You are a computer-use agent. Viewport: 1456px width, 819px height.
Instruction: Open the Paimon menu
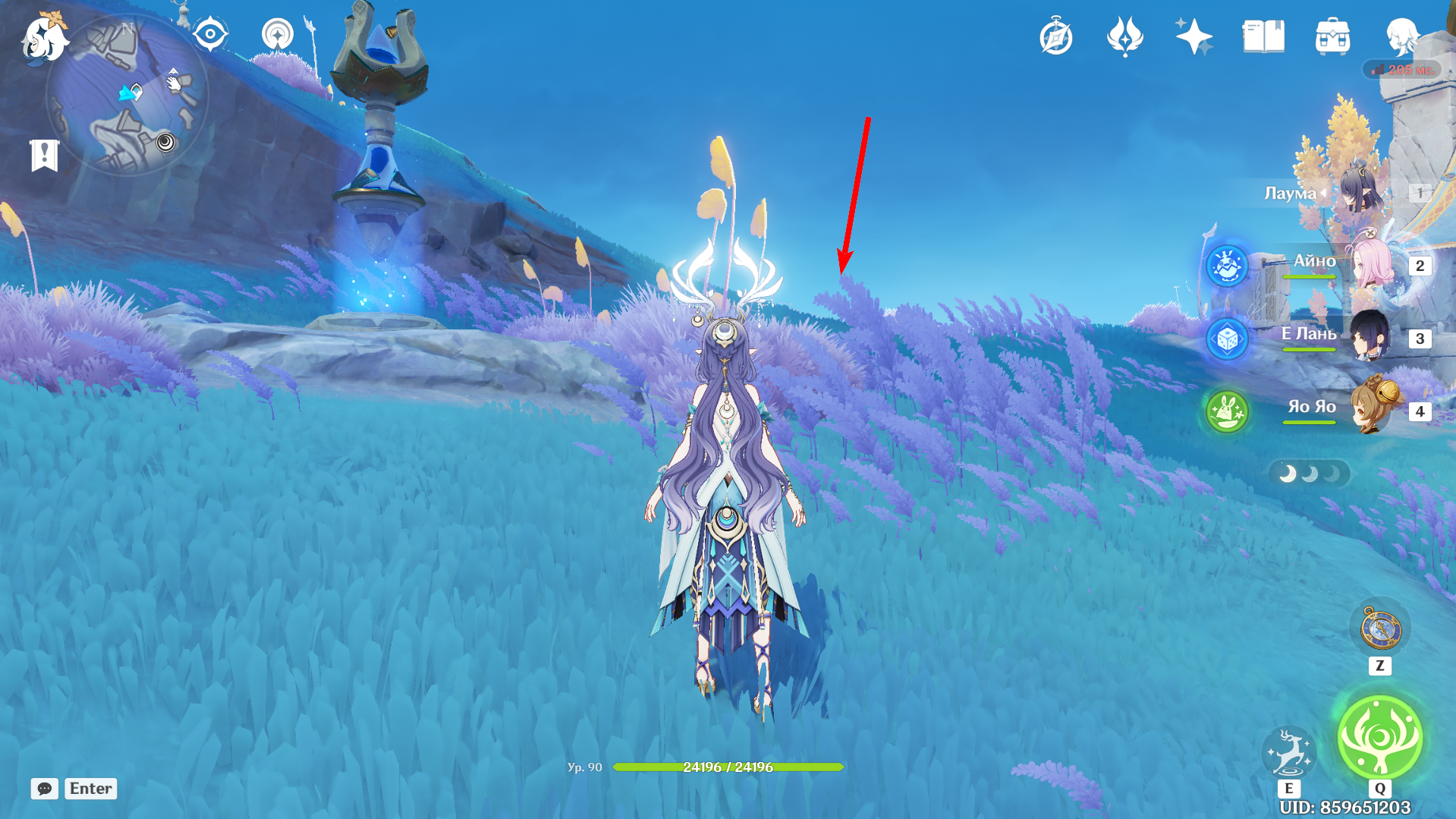click(x=46, y=42)
